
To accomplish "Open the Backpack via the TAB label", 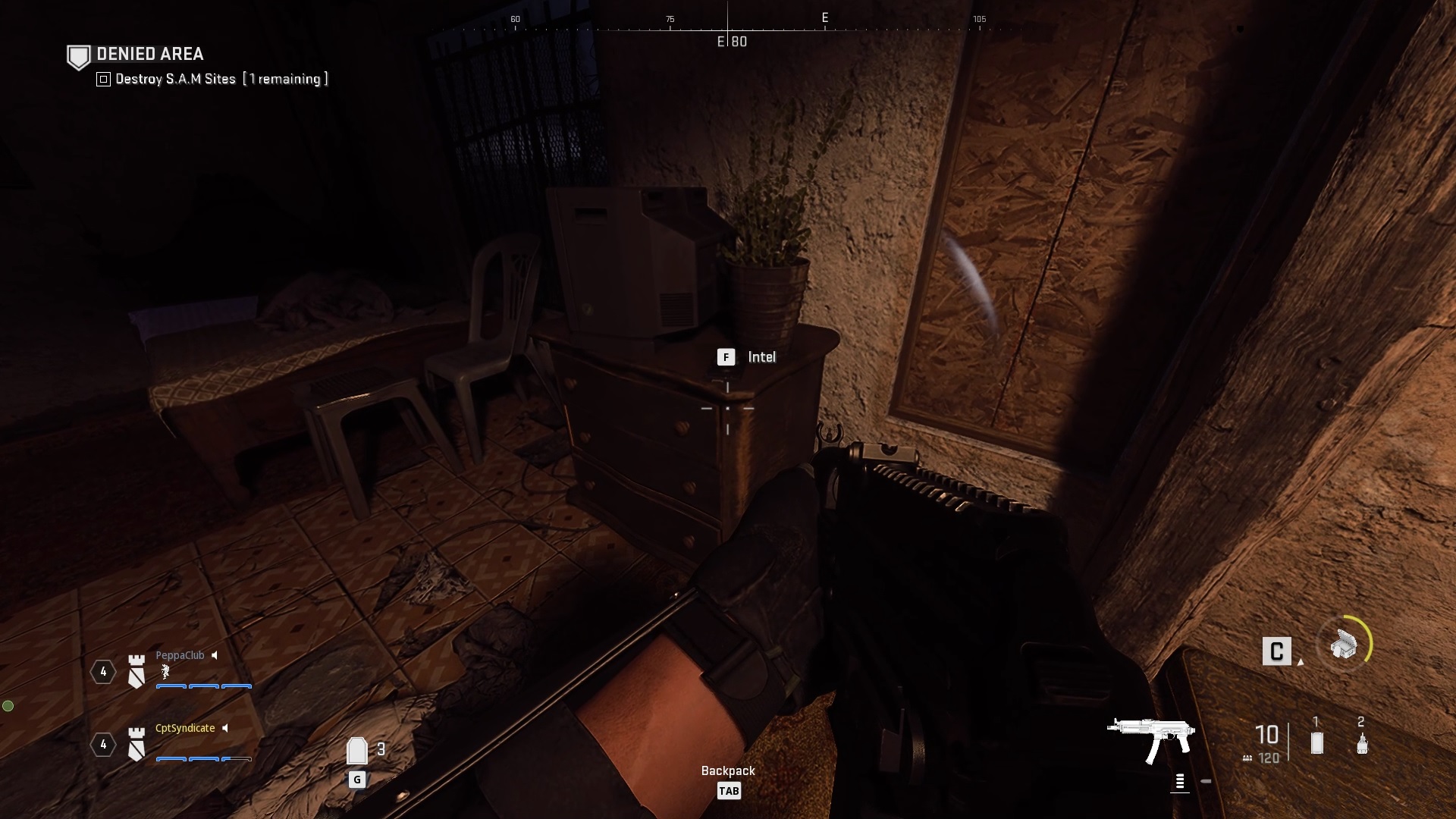I will point(730,790).
